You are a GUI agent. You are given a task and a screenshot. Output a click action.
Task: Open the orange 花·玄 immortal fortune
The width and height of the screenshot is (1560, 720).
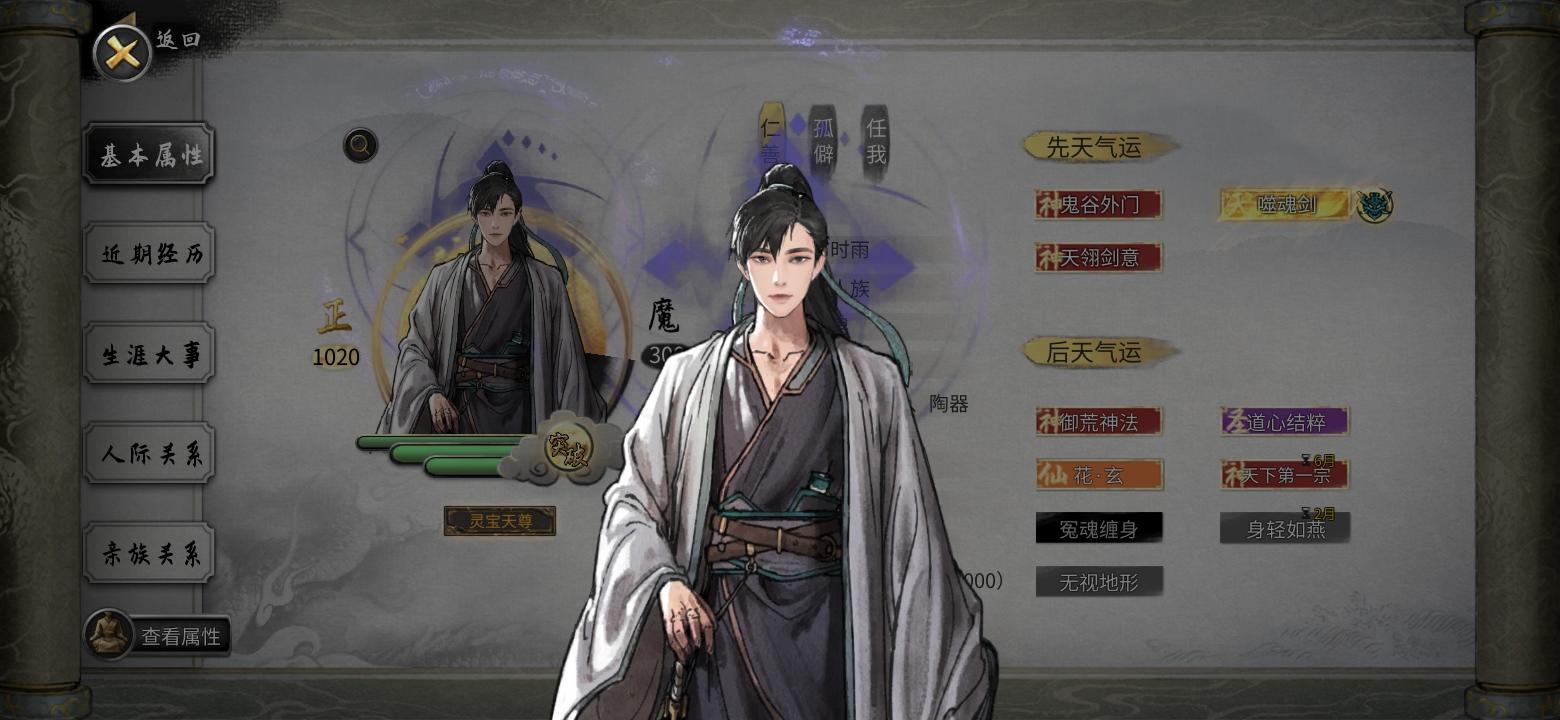pyautogui.click(x=1100, y=474)
